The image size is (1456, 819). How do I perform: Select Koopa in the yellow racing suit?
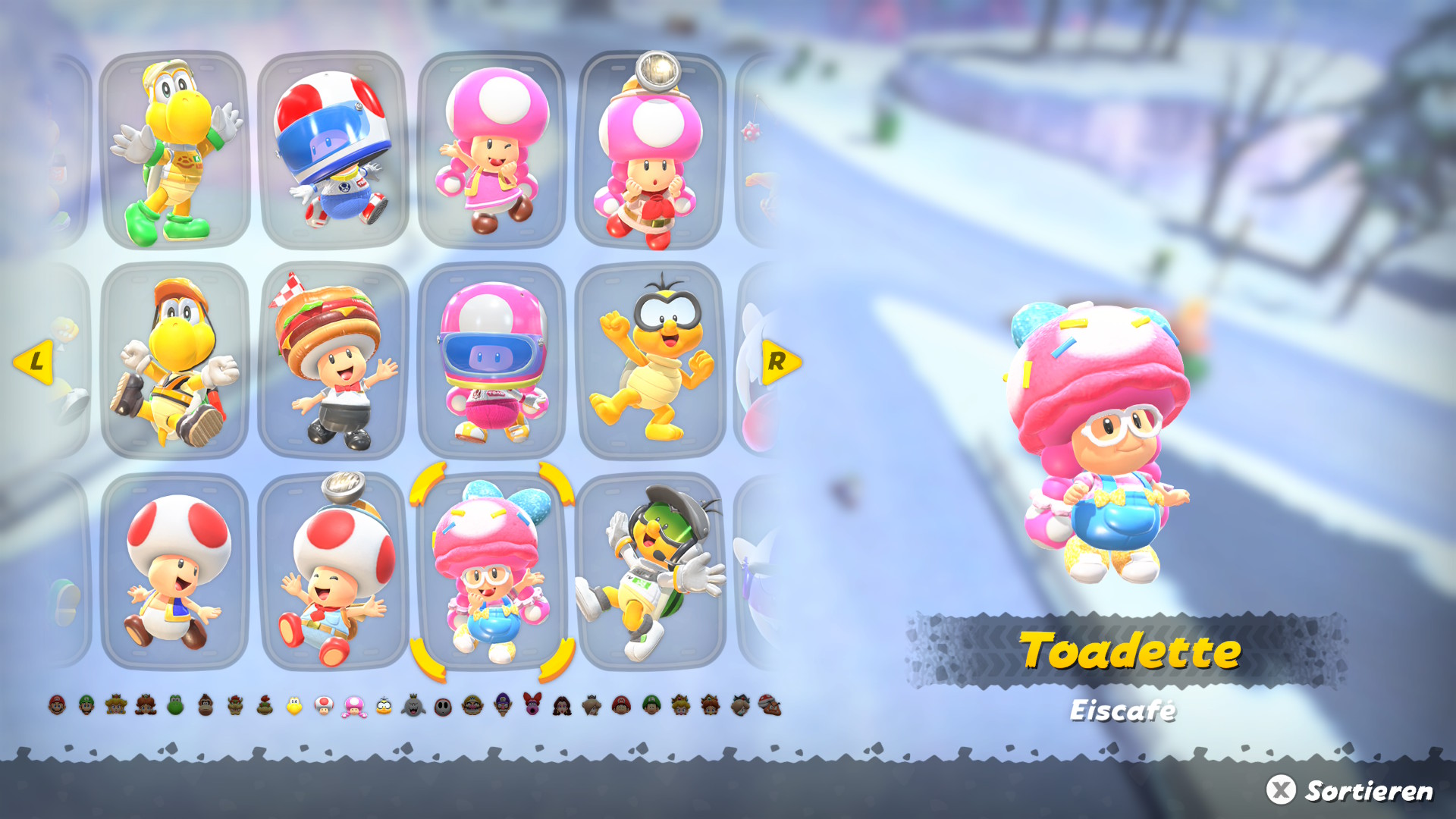coord(175,150)
